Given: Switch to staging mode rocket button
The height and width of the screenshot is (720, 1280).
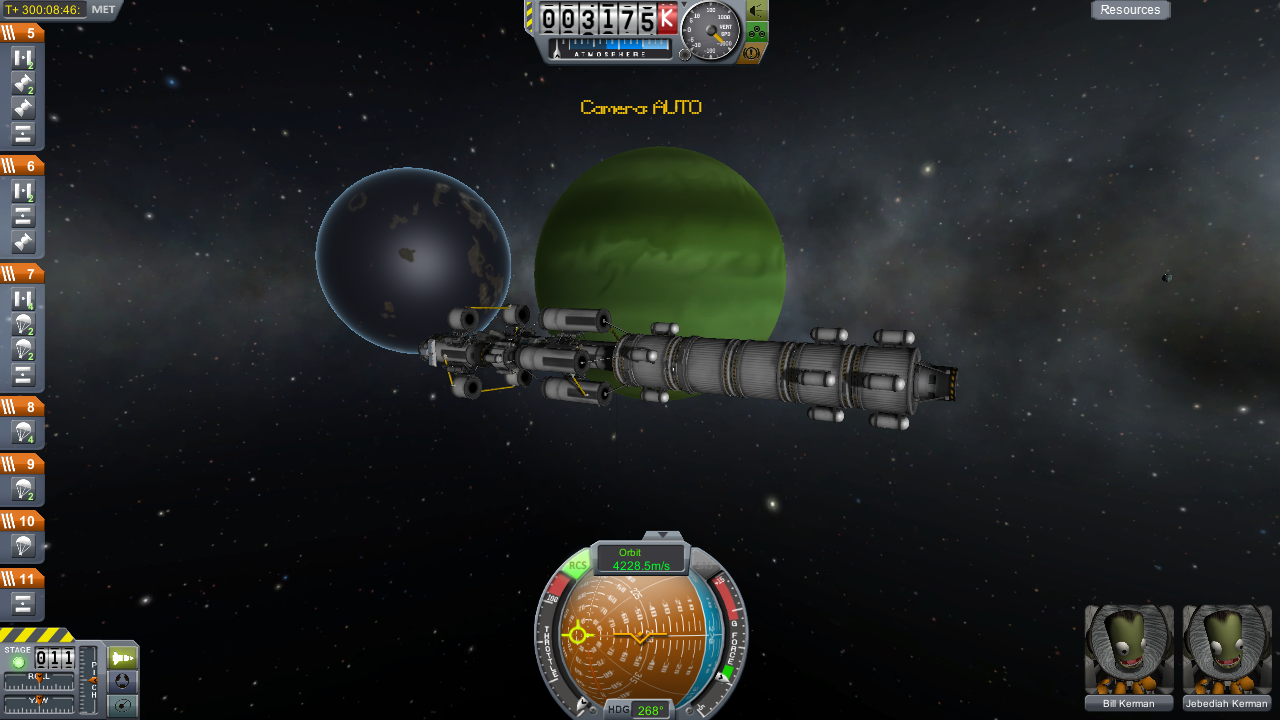Looking at the screenshot, I should [122, 658].
